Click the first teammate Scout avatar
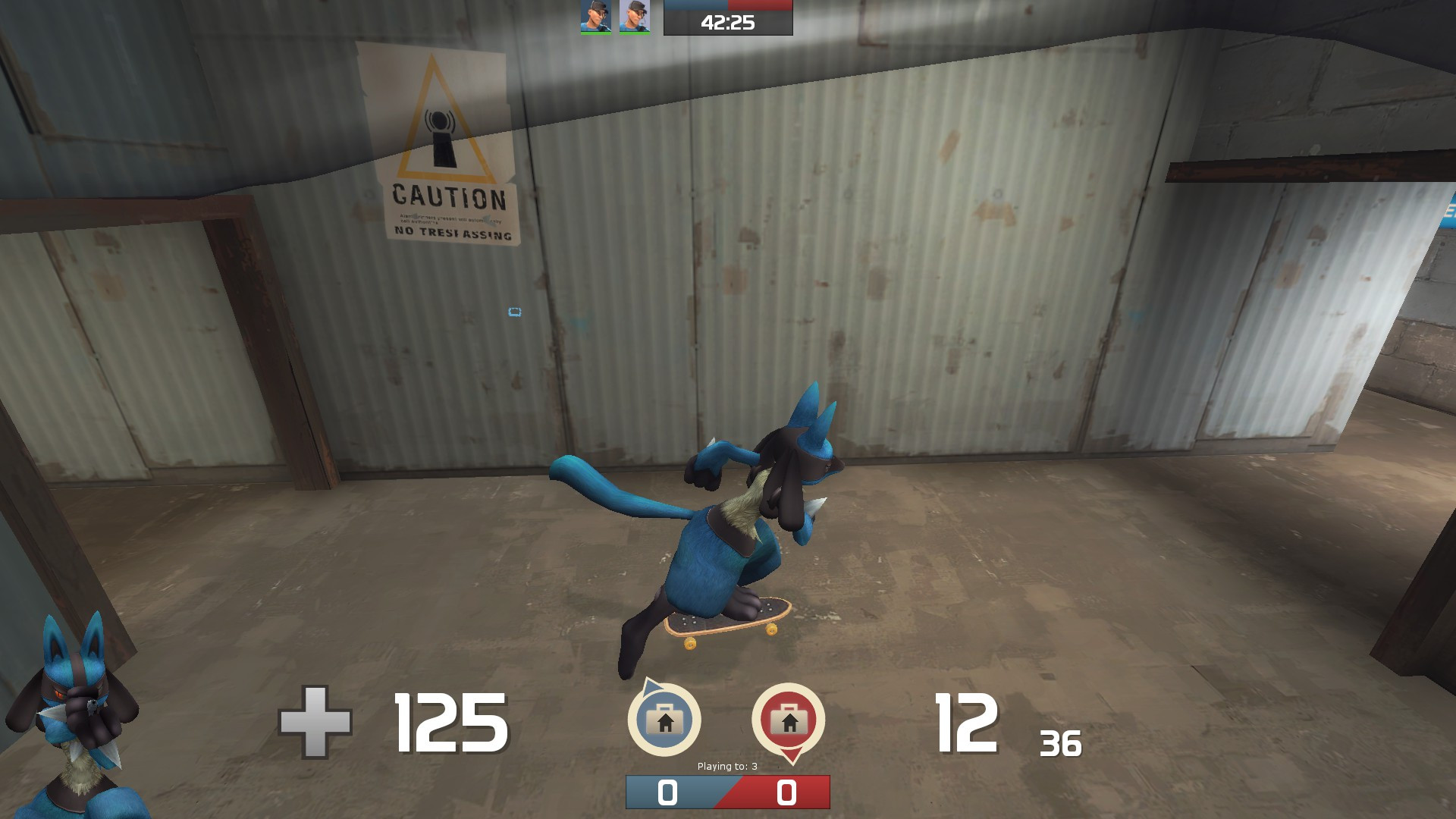Screen dimensions: 1456x819 595,17
